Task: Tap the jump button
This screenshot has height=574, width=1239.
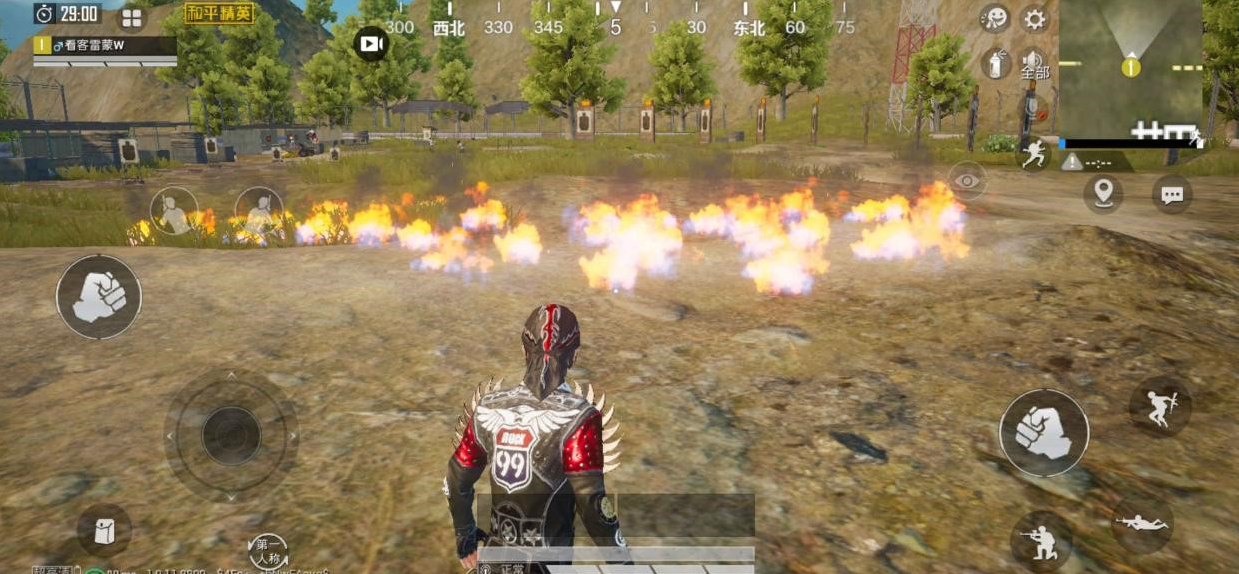Action: [1160, 407]
